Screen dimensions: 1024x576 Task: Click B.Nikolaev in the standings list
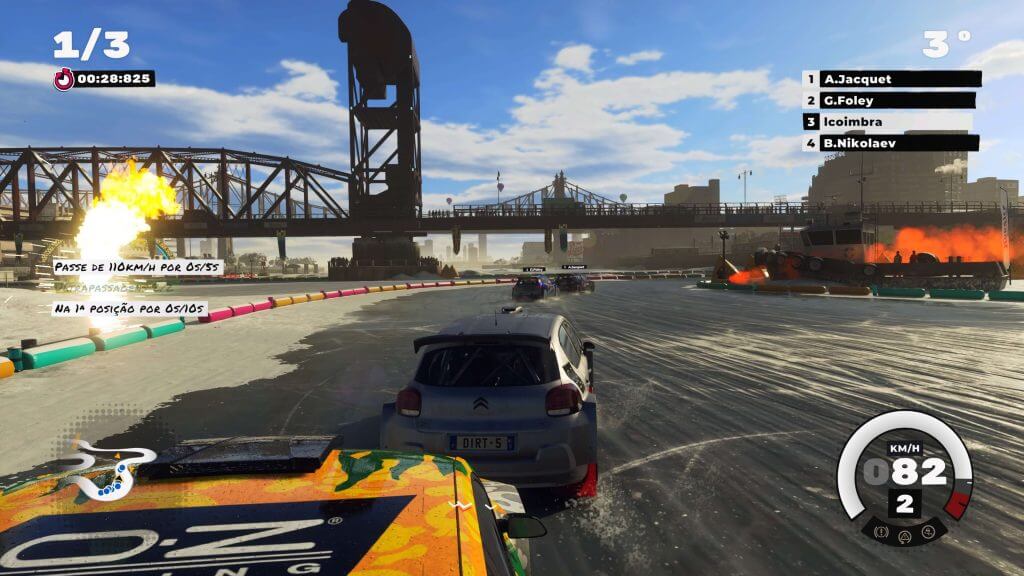point(890,143)
